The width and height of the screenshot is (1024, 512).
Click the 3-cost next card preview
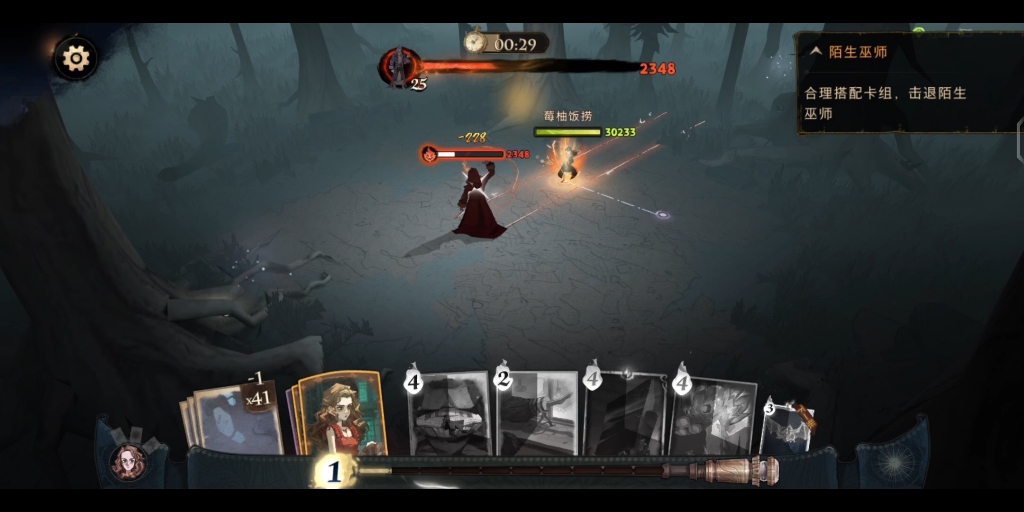788,426
